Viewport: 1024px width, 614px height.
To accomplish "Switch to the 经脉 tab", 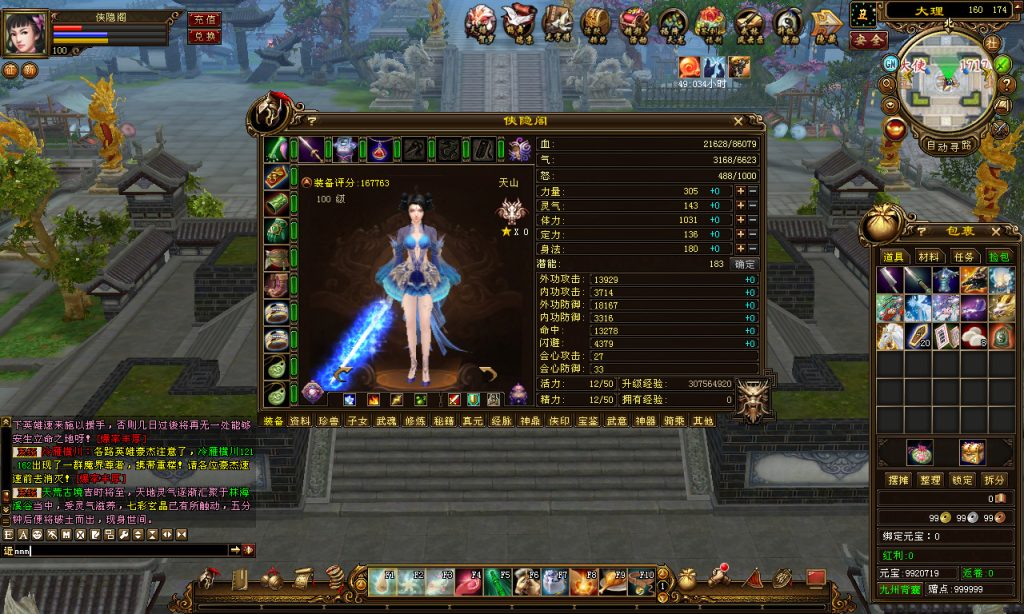I will click(x=501, y=421).
